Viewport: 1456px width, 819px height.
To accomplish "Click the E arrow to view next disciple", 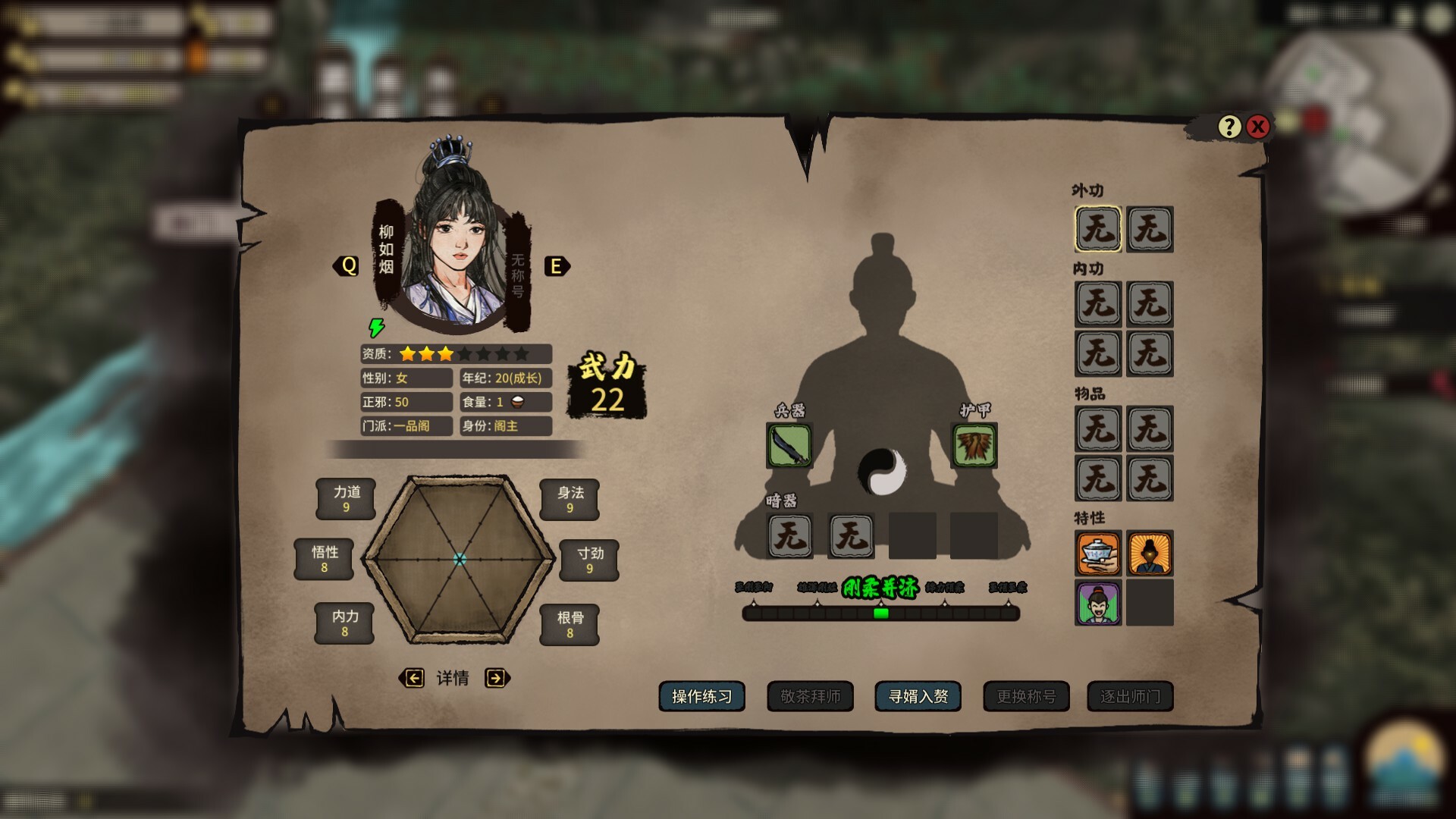I will (x=557, y=266).
